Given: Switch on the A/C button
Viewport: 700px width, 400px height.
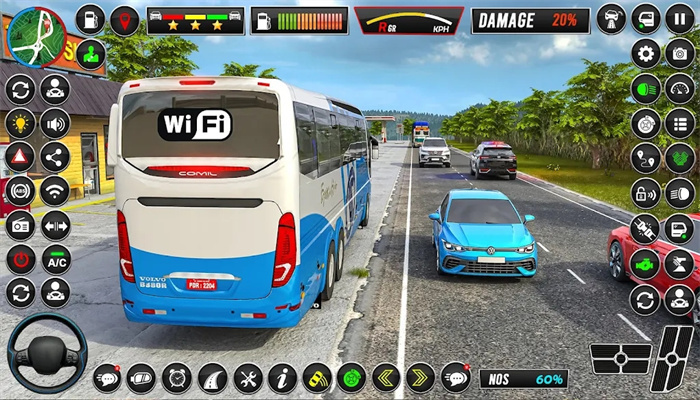Looking at the screenshot, I should point(54,260).
